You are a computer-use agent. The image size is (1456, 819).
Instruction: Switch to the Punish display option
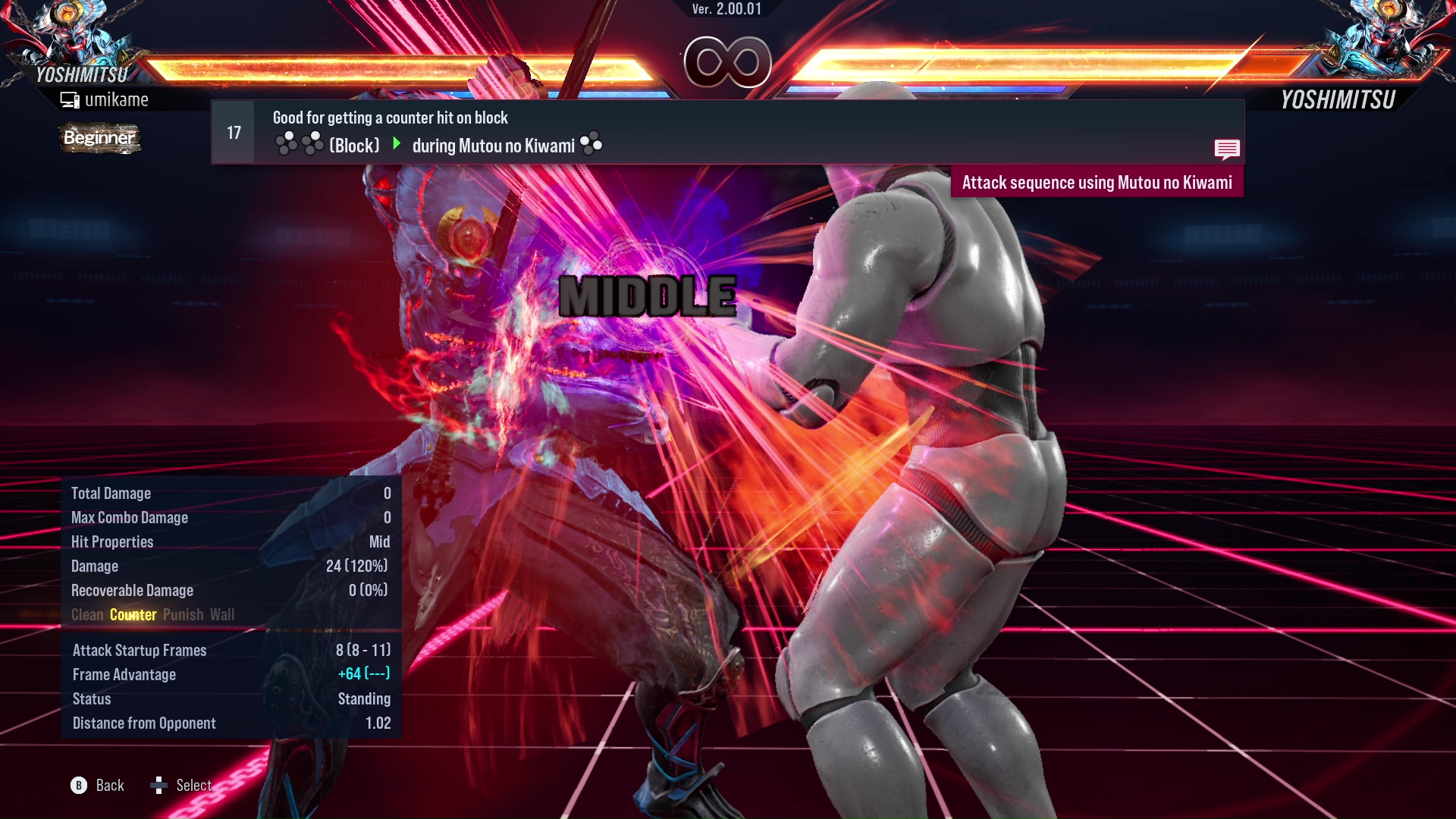click(182, 614)
